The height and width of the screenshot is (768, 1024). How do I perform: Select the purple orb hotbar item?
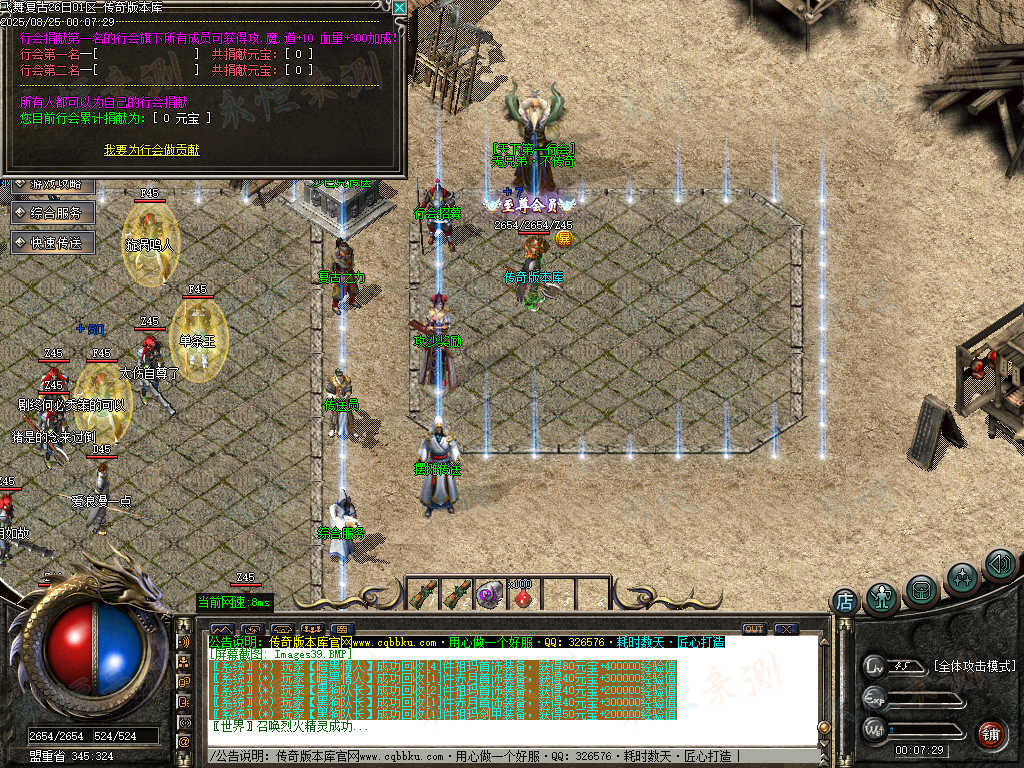pyautogui.click(x=489, y=595)
